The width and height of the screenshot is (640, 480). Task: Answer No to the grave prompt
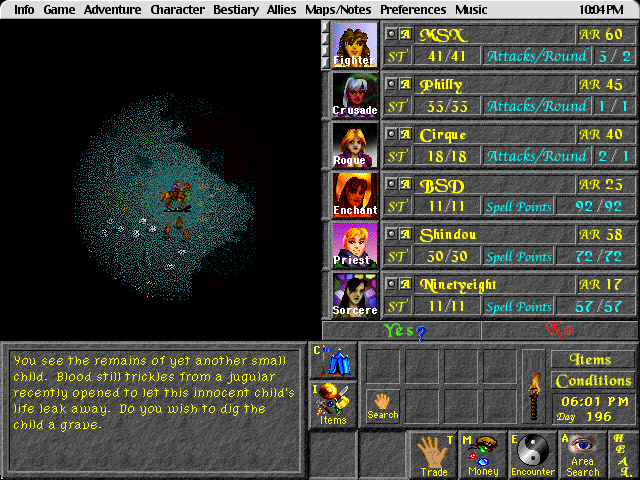coord(559,331)
